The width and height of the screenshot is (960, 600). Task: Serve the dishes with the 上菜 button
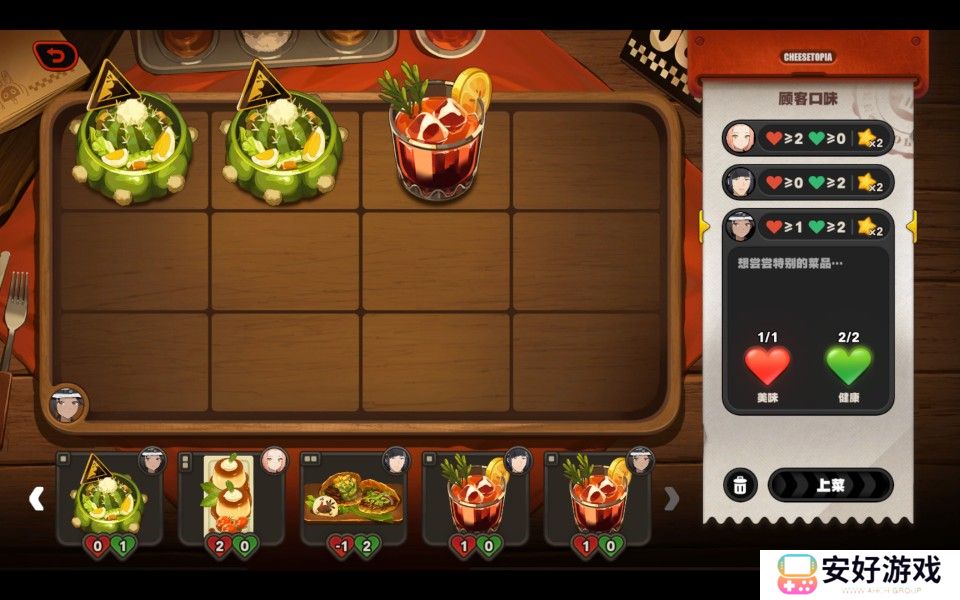pyautogui.click(x=830, y=486)
